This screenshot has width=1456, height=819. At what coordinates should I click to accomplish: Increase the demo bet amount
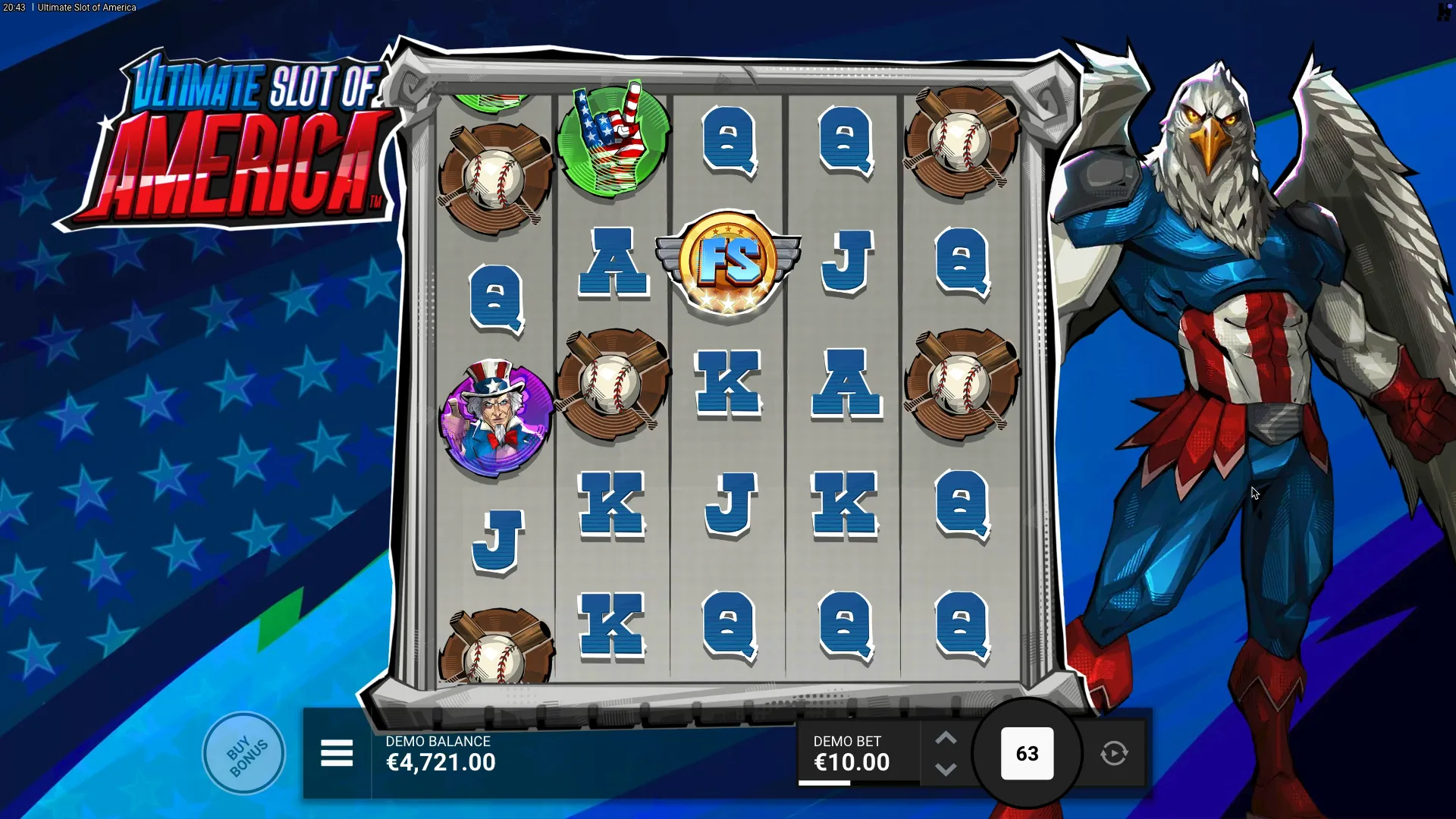(x=946, y=738)
